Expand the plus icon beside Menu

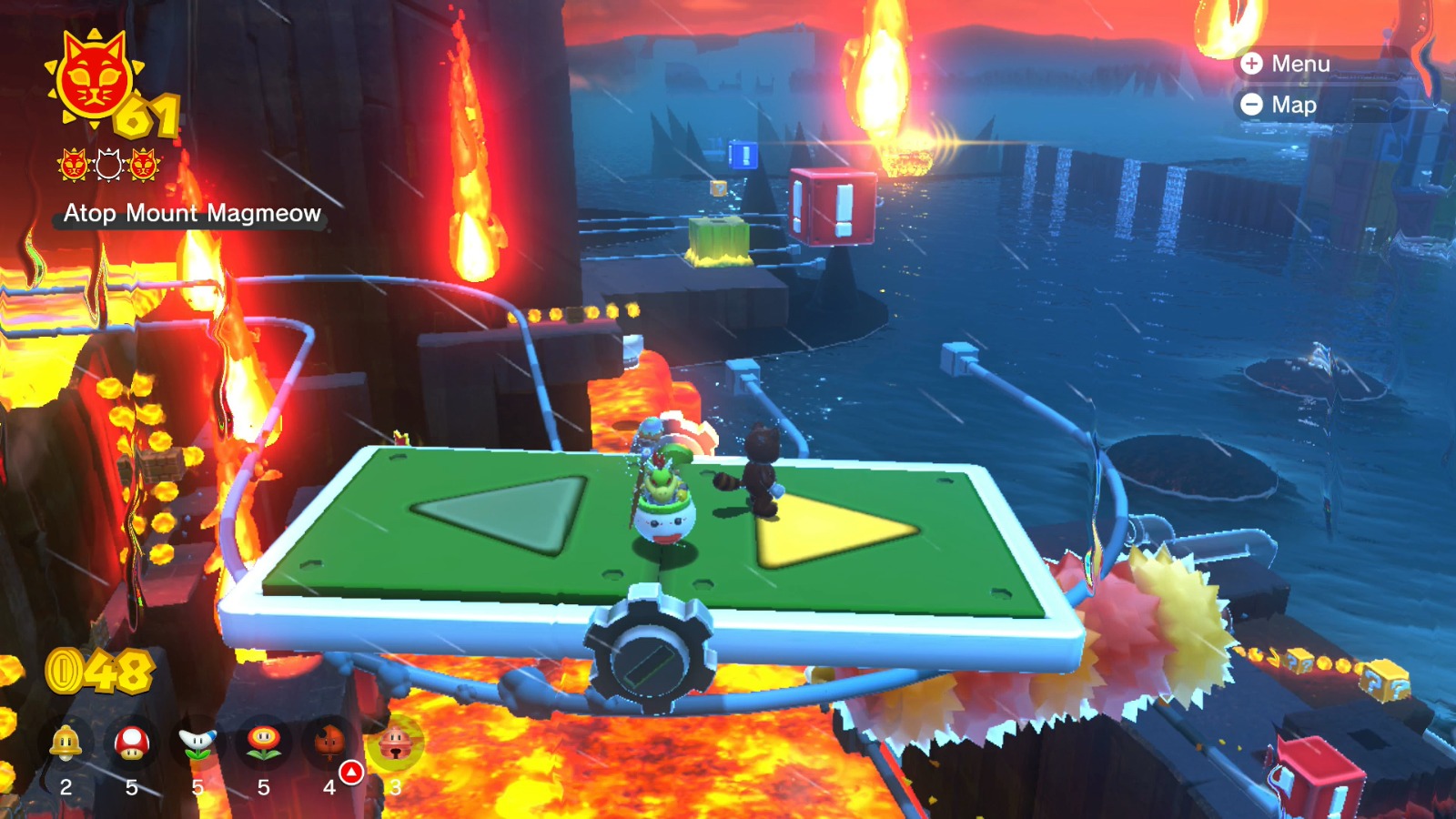coord(1253,65)
